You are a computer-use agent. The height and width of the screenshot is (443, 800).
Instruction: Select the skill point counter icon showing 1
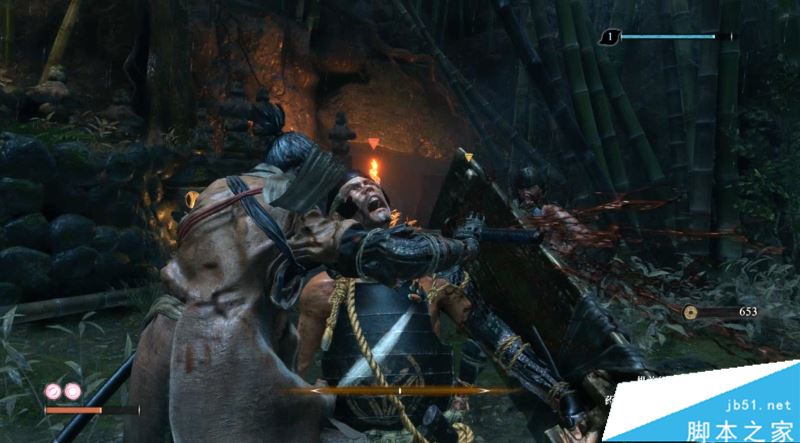pyautogui.click(x=609, y=38)
